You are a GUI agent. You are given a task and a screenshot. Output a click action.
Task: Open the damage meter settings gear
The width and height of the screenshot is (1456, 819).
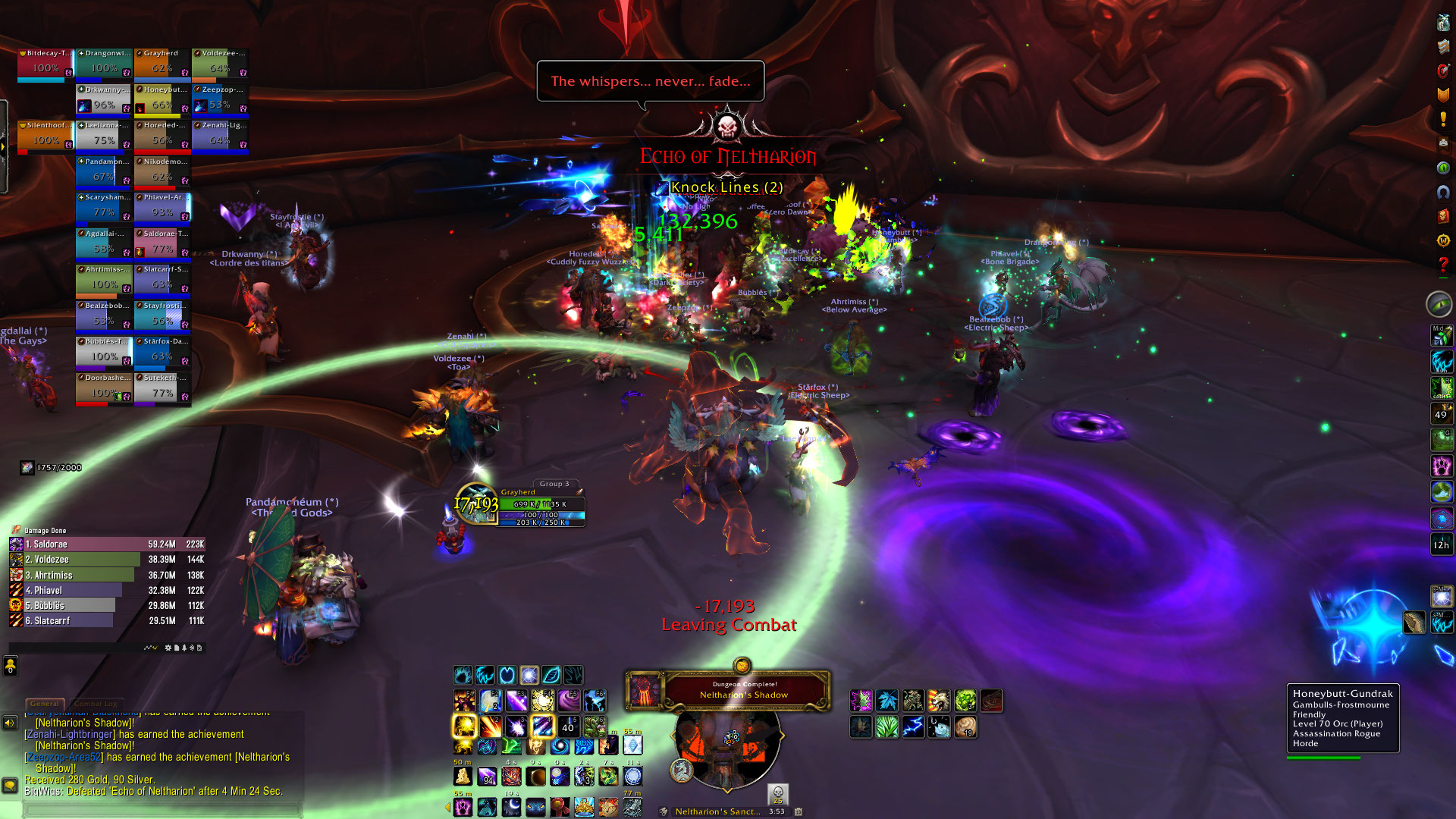point(168,648)
